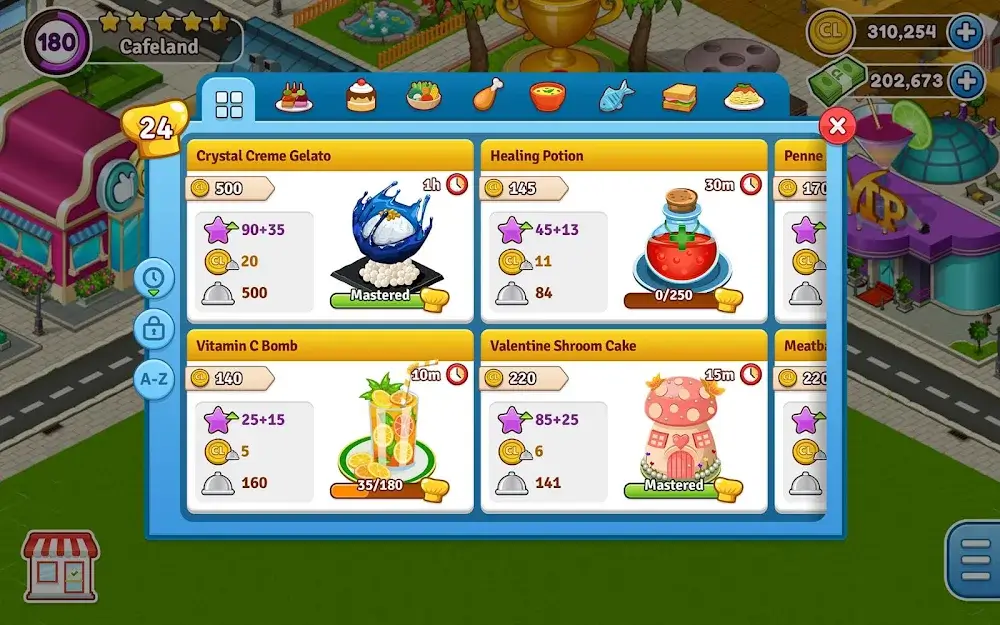
Task: Open the shop building icon
Action: coord(60,565)
